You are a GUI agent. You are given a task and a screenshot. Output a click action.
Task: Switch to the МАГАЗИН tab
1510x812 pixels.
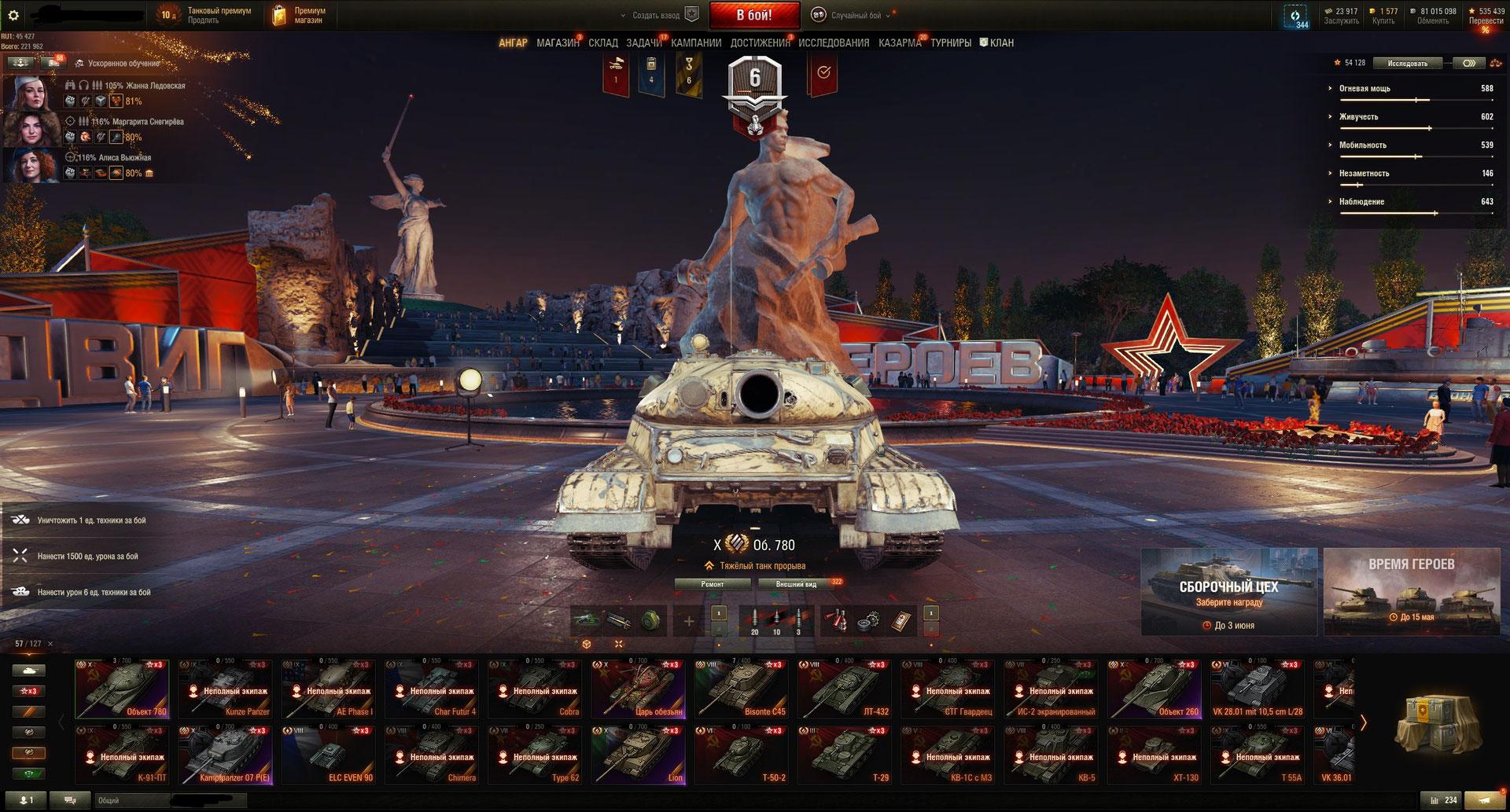[x=558, y=43]
